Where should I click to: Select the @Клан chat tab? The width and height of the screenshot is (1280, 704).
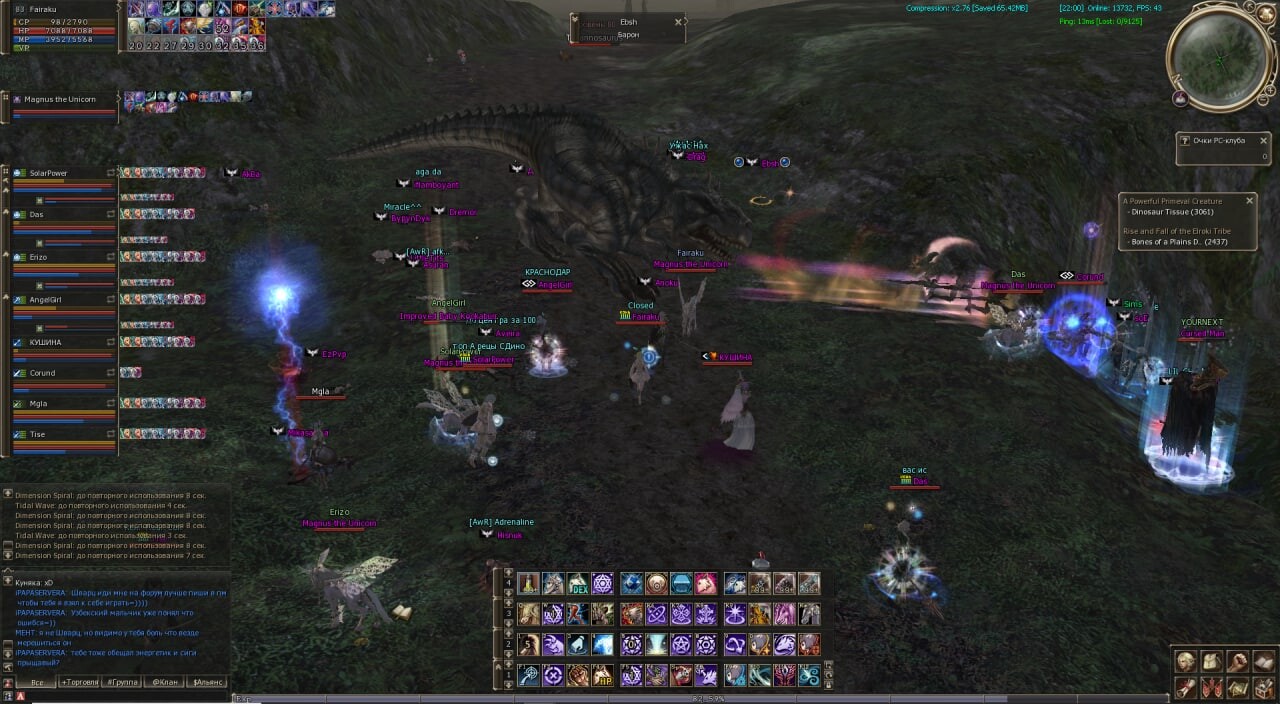coord(165,682)
